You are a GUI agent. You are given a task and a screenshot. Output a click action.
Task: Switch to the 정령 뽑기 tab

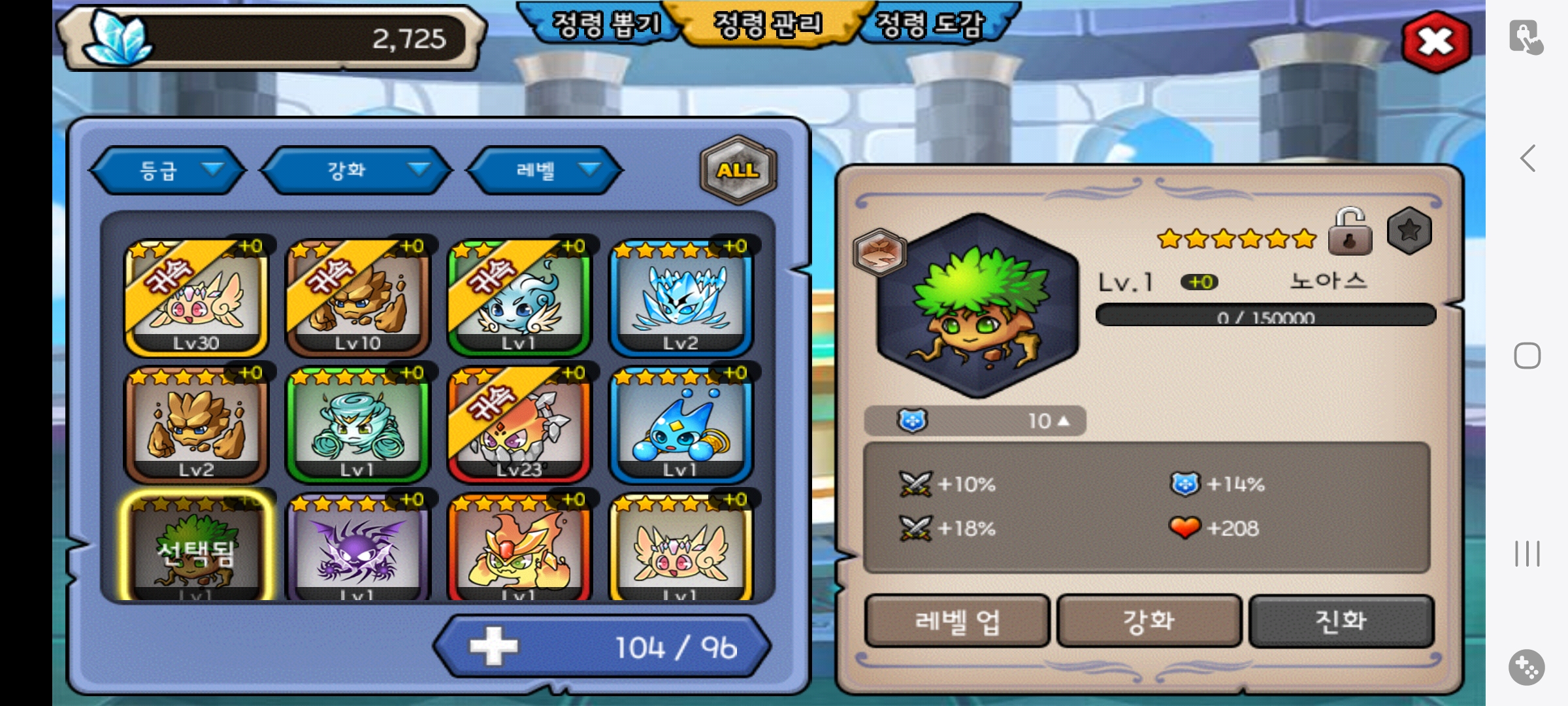click(605, 25)
